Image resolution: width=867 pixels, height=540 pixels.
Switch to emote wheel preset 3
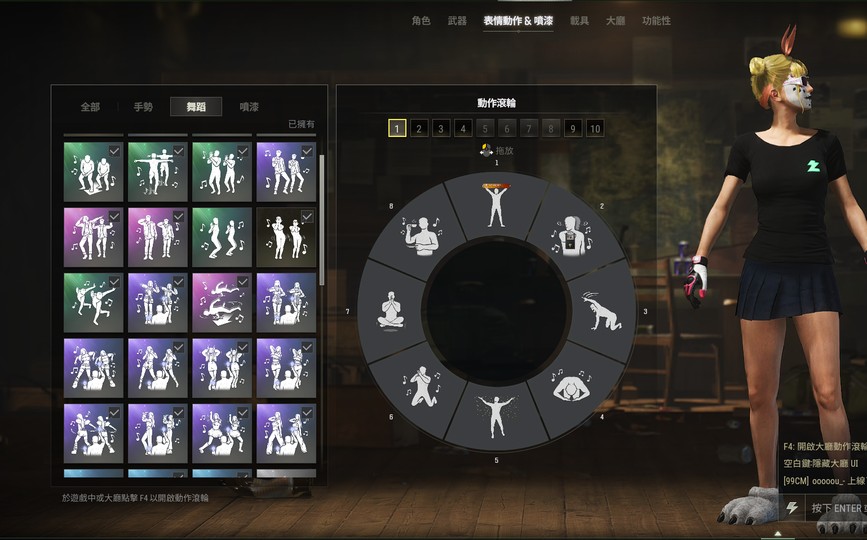pos(441,128)
